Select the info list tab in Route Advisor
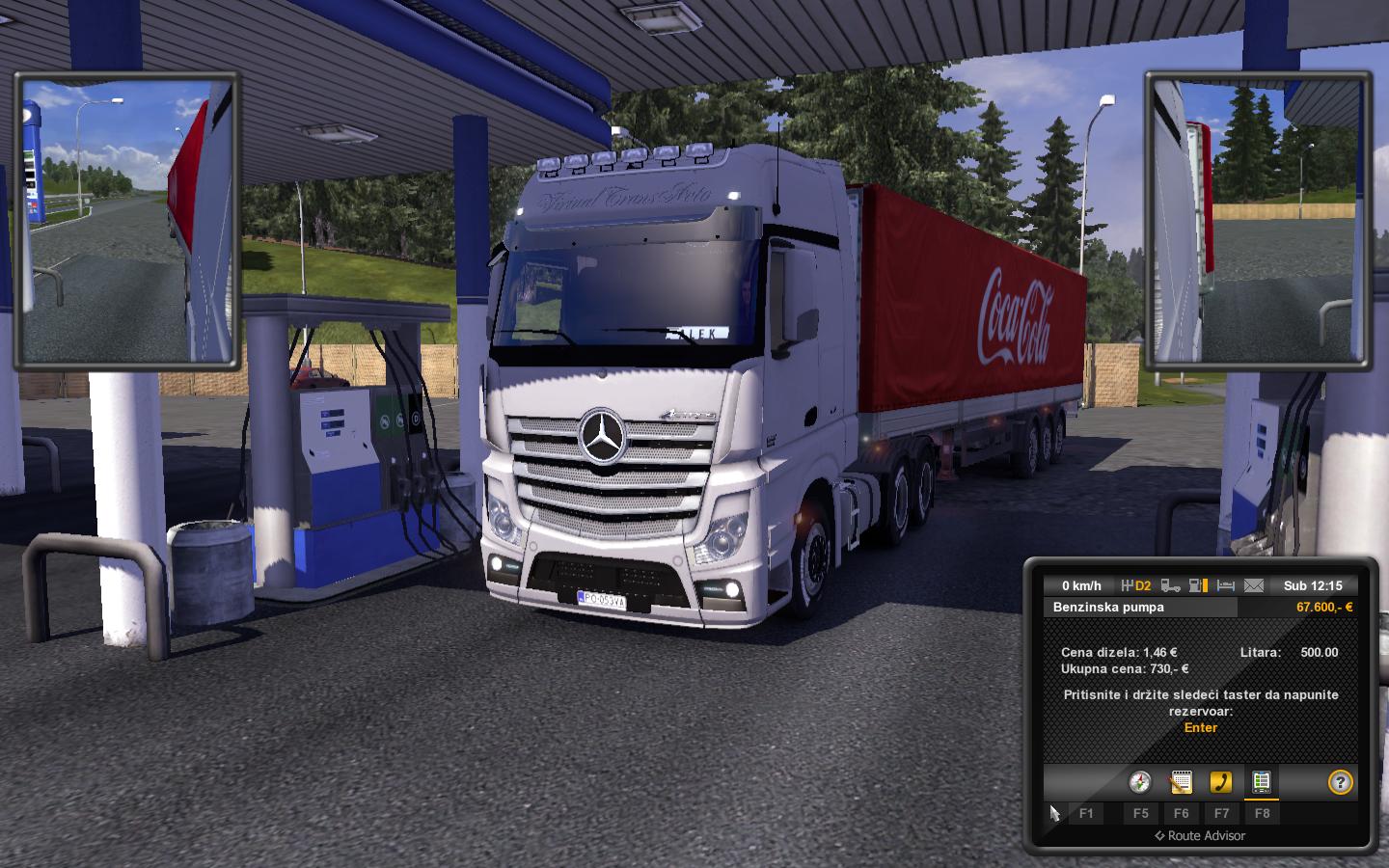Viewport: 1389px width, 868px height. point(1261,781)
